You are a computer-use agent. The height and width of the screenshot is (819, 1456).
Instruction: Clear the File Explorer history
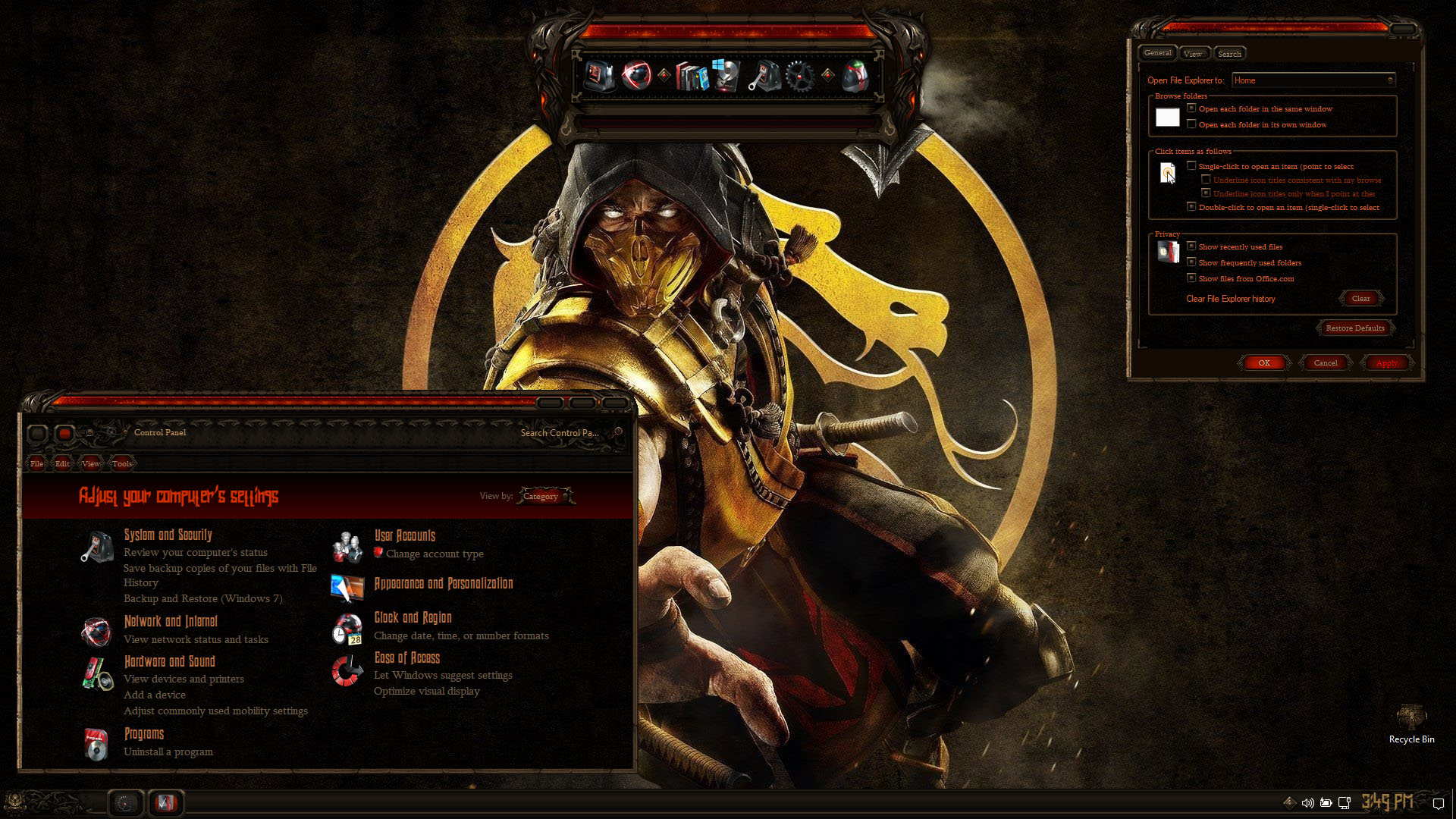[x=1360, y=299]
